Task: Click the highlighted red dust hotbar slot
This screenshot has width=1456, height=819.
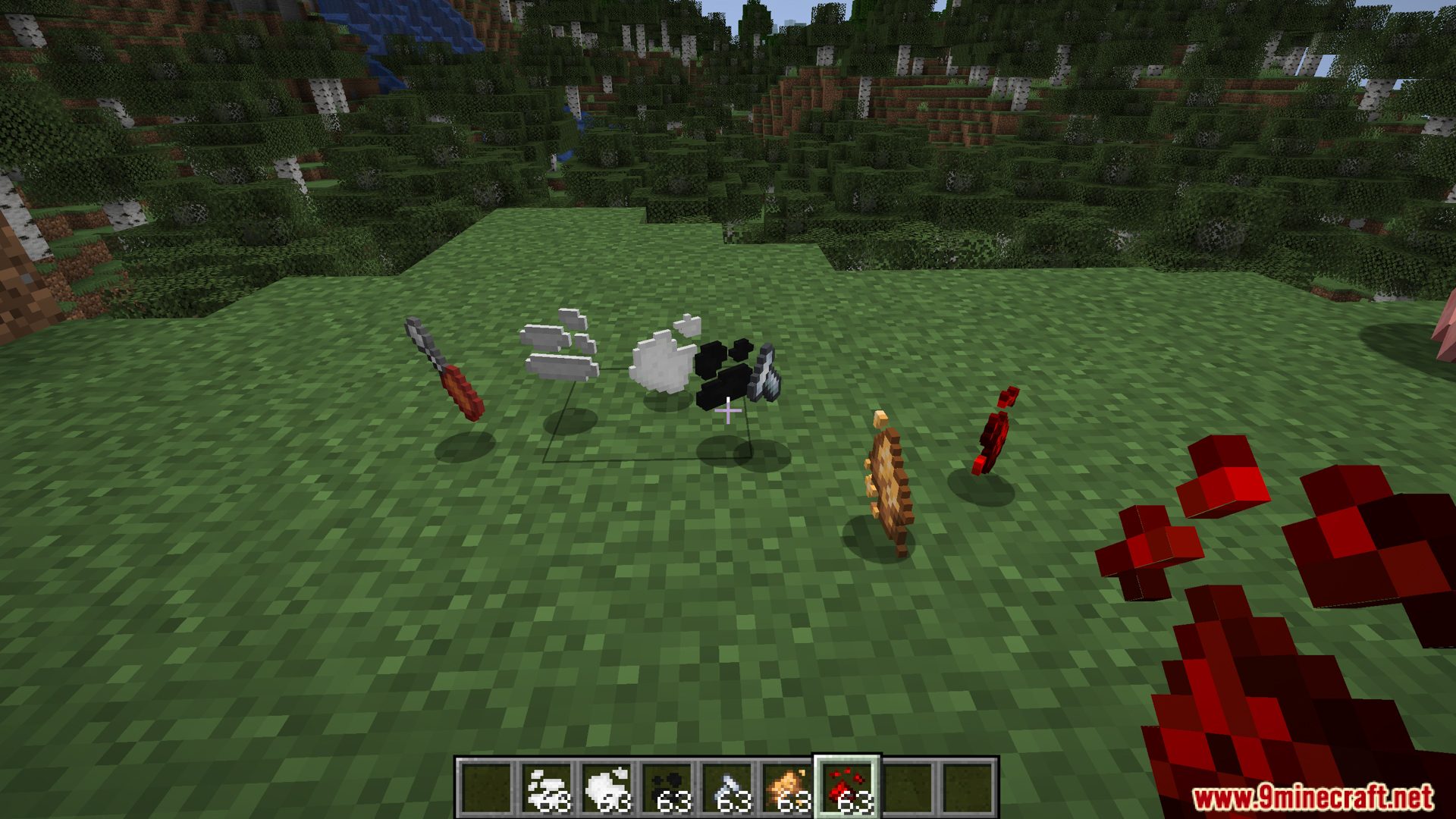Action: coord(848,788)
